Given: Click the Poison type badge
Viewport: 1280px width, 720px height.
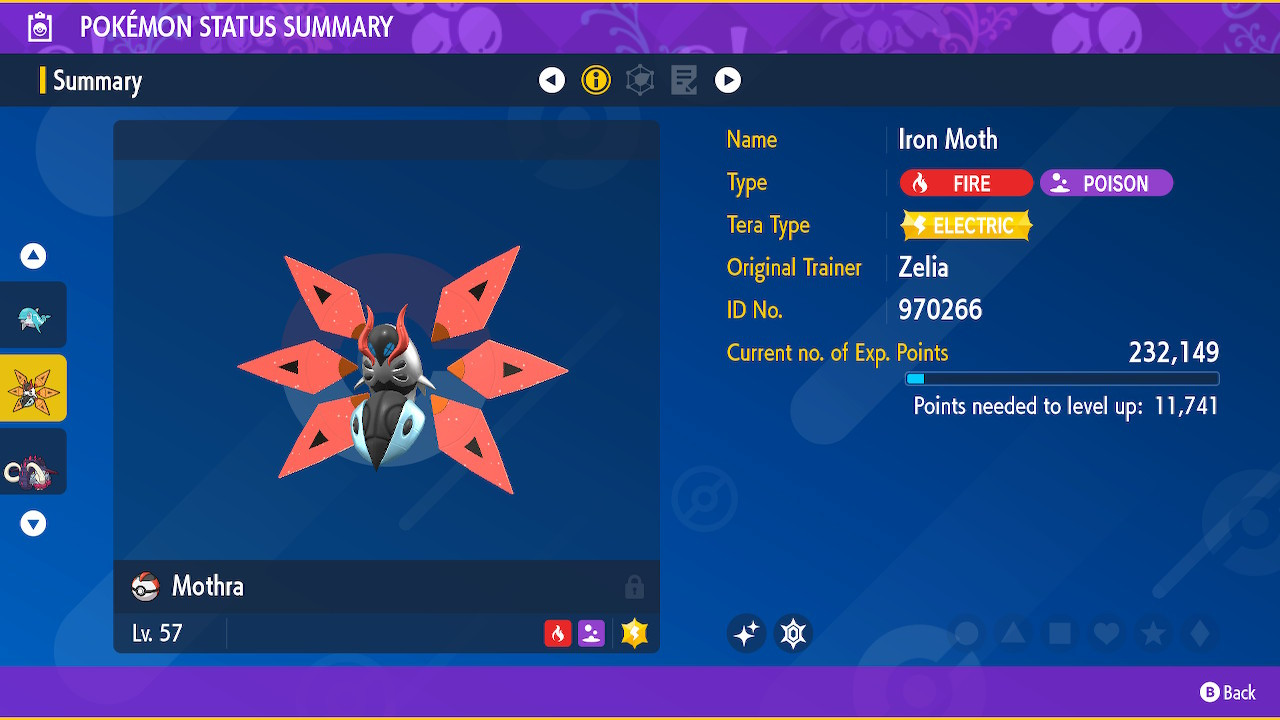Looking at the screenshot, I should 1105,183.
